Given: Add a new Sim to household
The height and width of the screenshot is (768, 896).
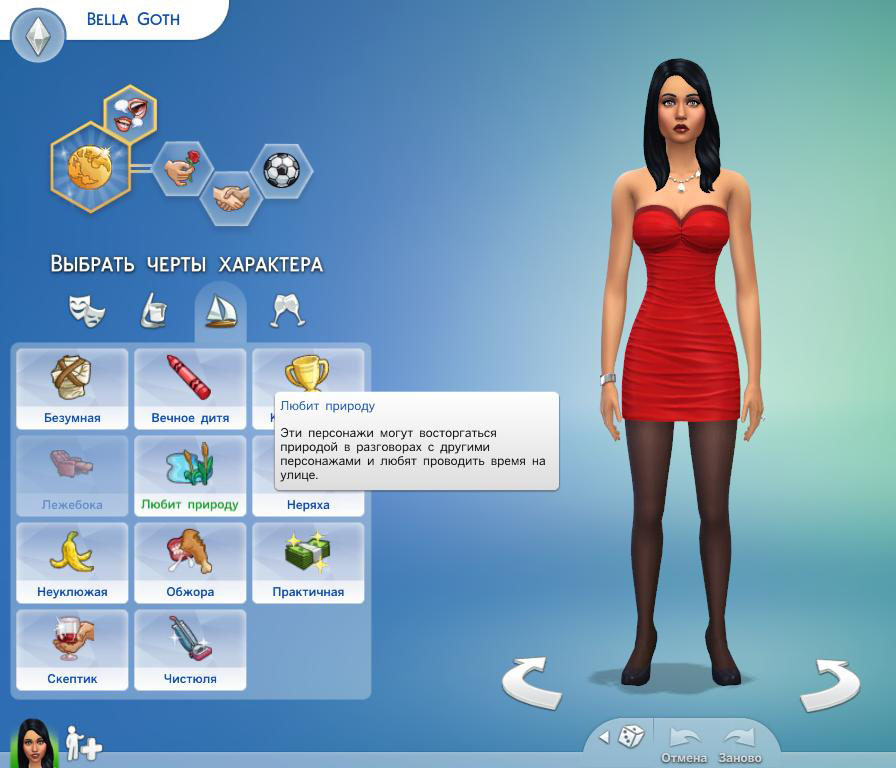Looking at the screenshot, I should (84, 744).
